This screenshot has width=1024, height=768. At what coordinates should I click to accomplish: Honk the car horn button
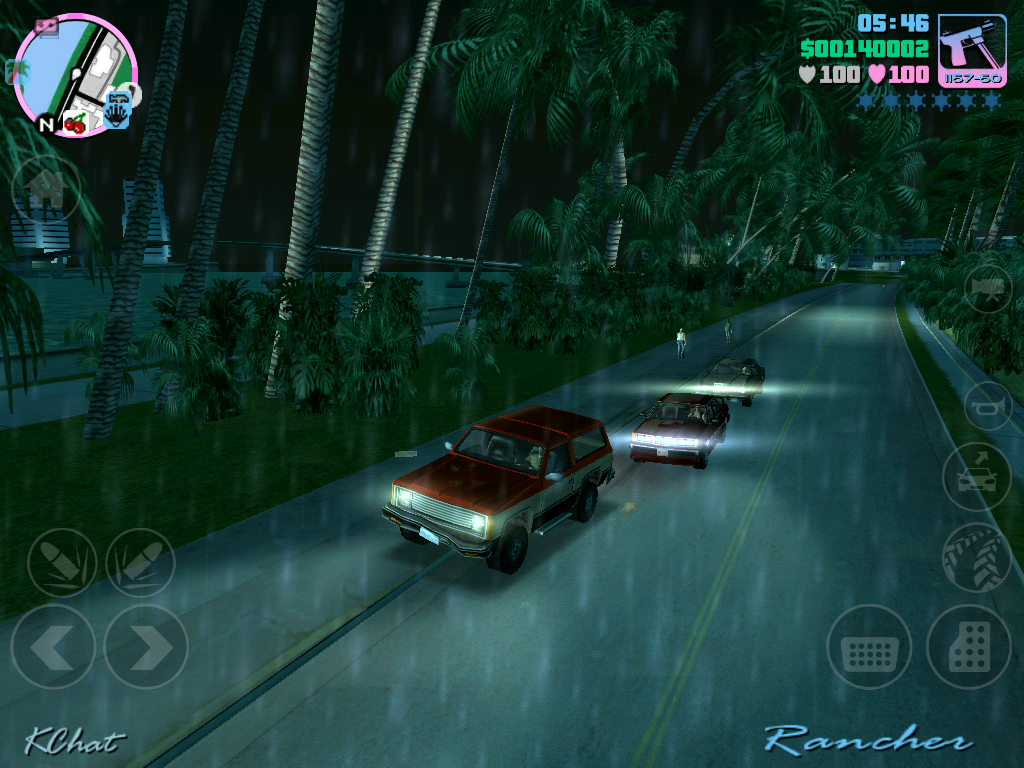[x=988, y=406]
